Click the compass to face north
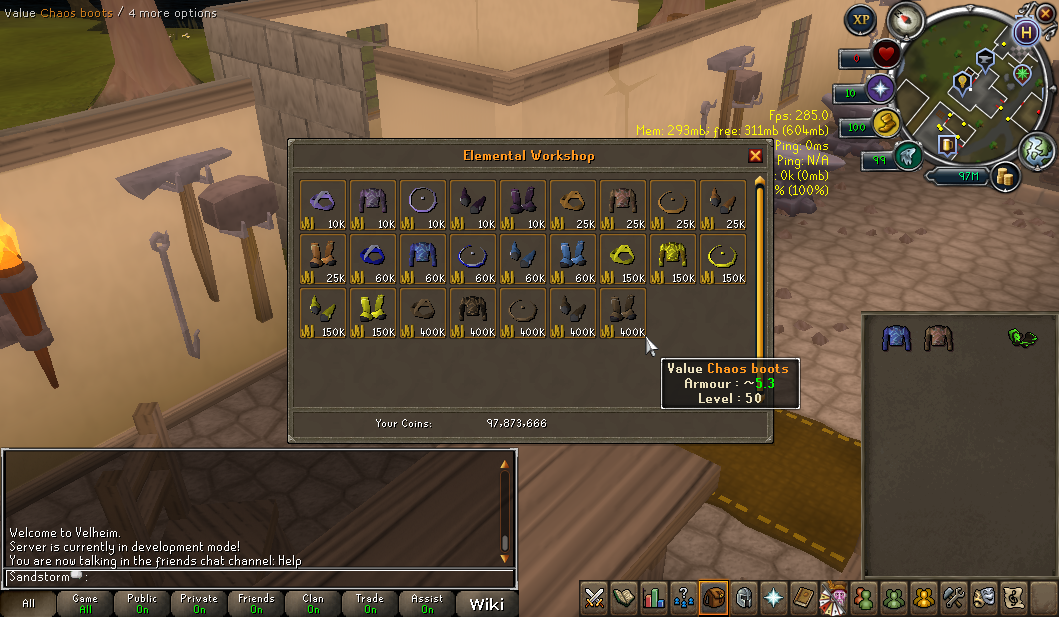1059x617 pixels. 908,19
